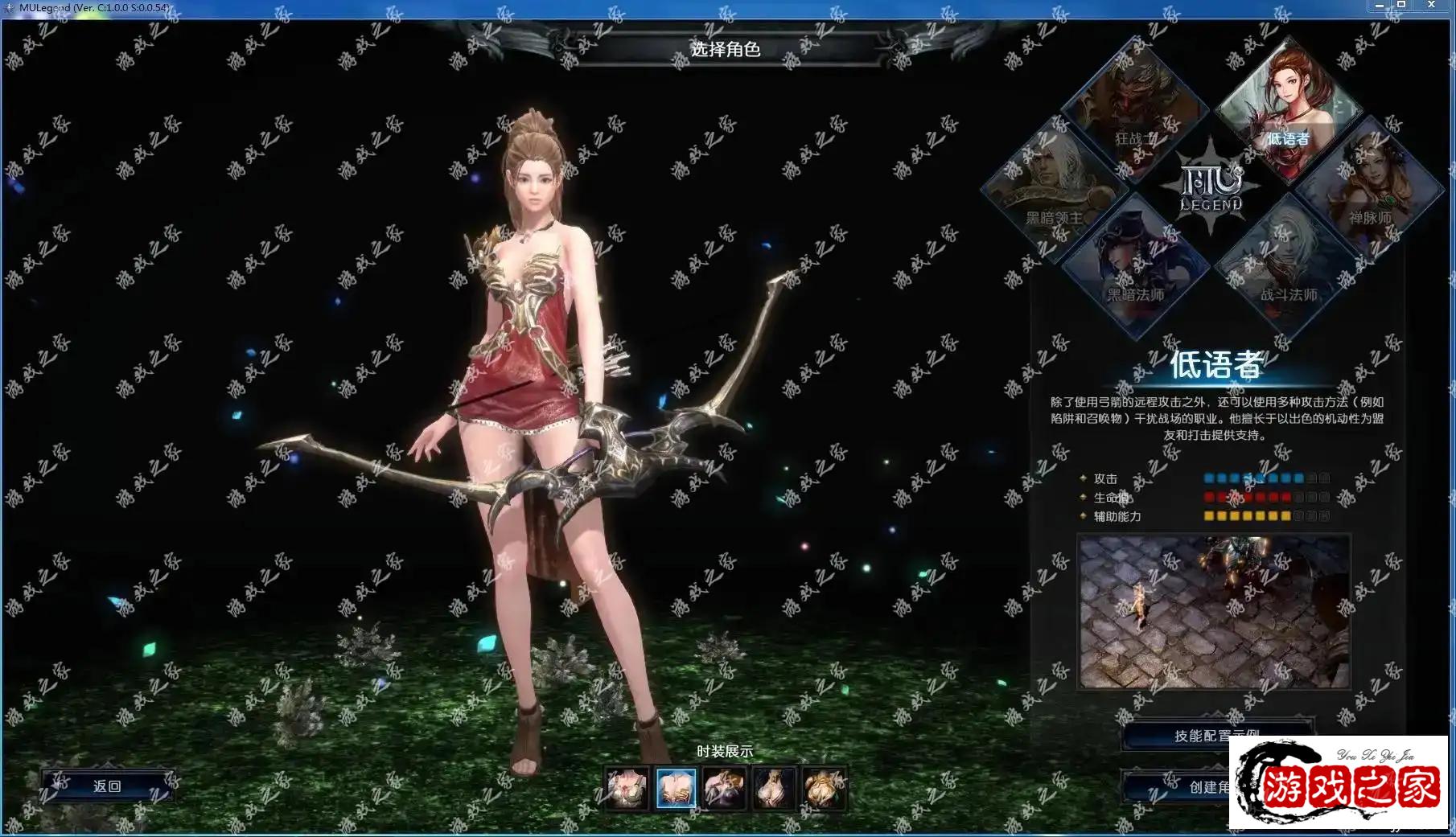This screenshot has height=837, width=1456.
Task: Close the MU Legend game window
Action: (1431, 5)
